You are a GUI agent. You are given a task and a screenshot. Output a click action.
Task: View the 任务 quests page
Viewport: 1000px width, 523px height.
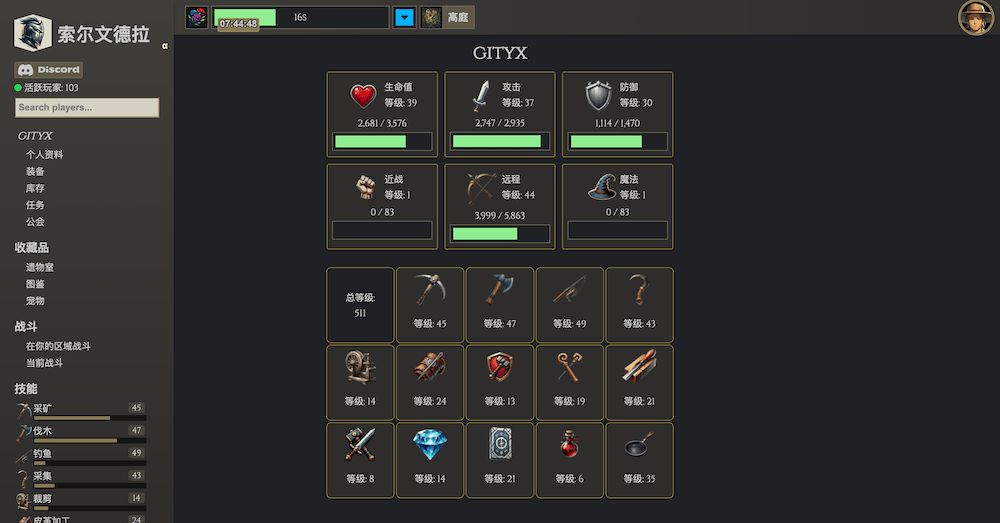click(35, 205)
